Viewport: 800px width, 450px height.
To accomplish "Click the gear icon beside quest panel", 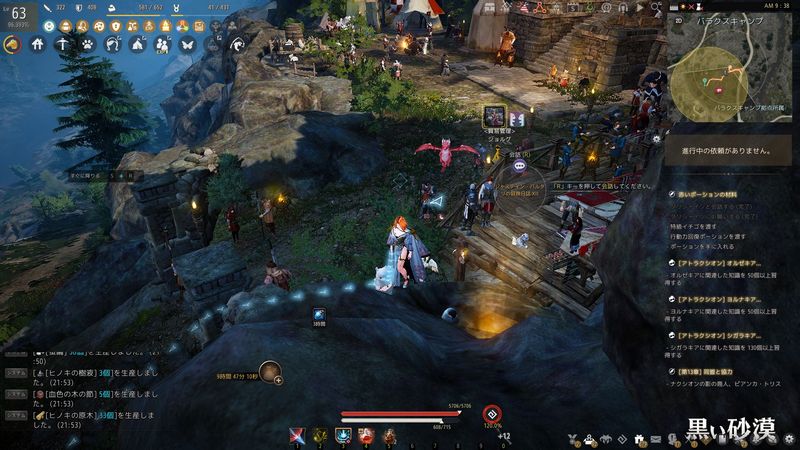I will click(x=656, y=139).
